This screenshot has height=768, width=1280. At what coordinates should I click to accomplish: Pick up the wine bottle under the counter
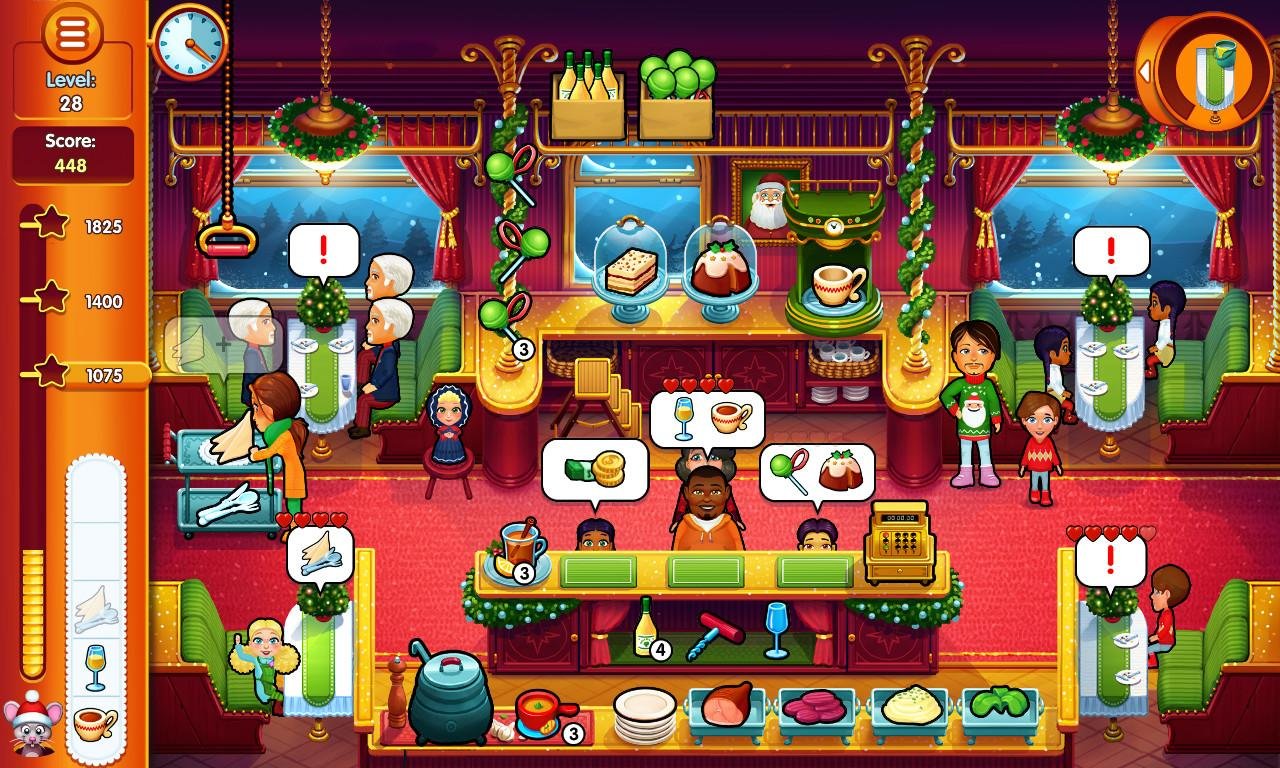pos(646,627)
